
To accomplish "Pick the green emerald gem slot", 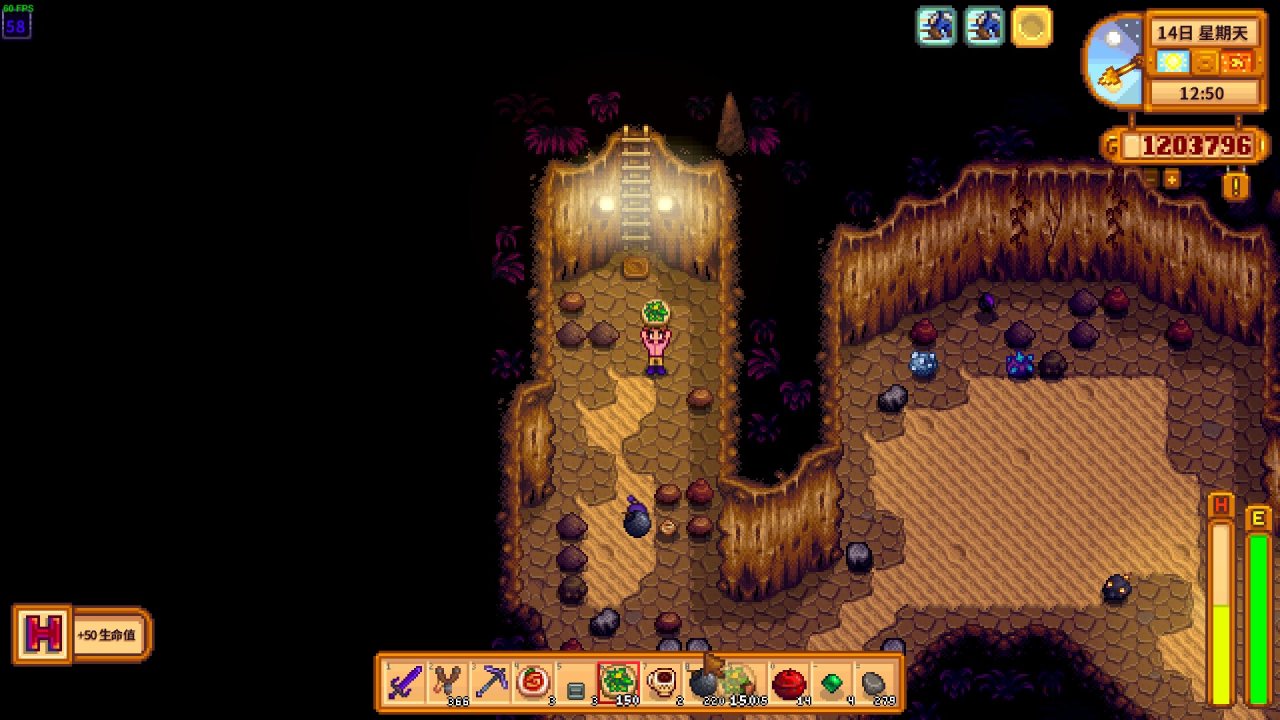I will (832, 683).
